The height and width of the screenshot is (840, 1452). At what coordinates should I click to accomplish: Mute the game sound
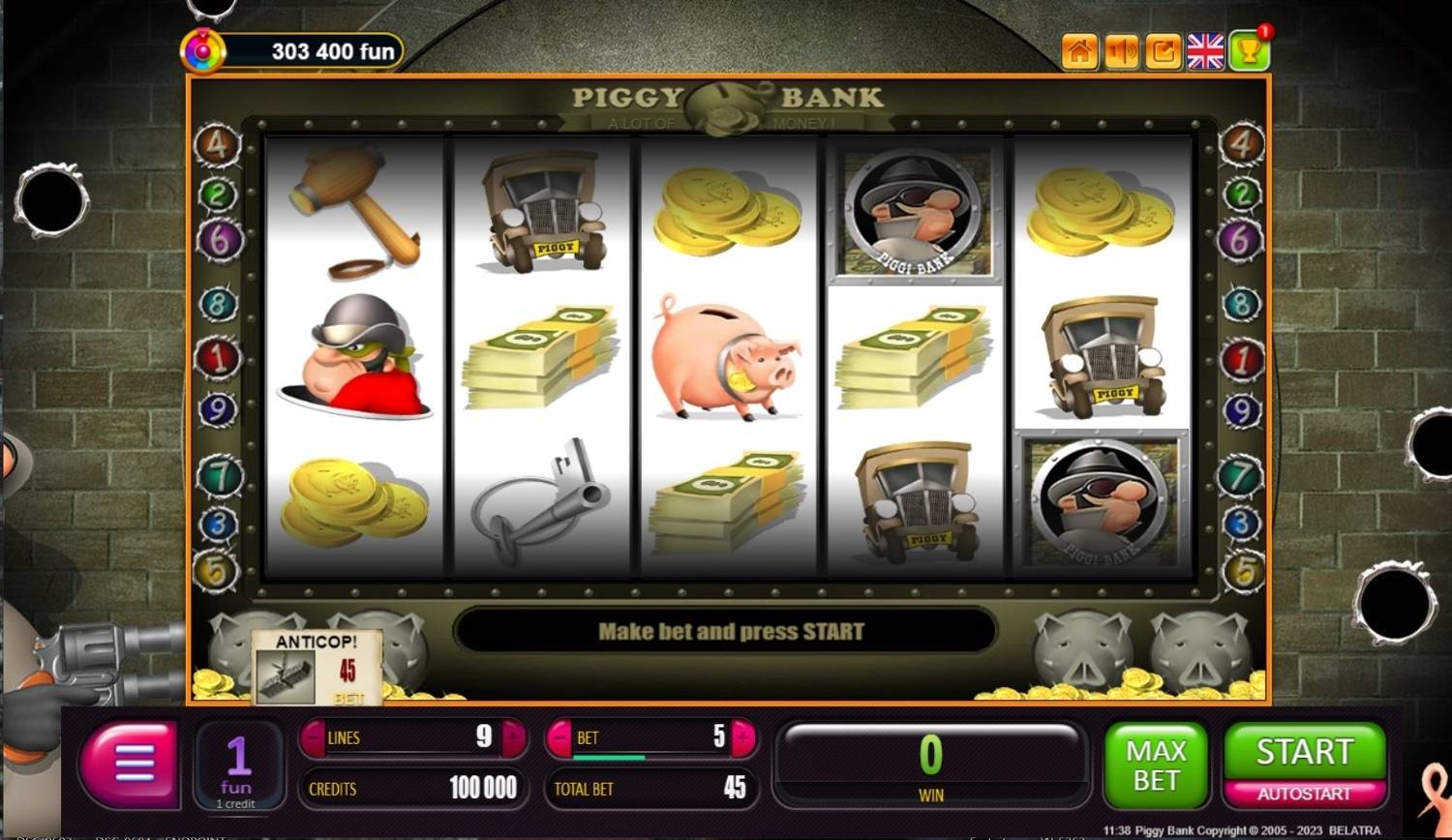click(x=1121, y=51)
